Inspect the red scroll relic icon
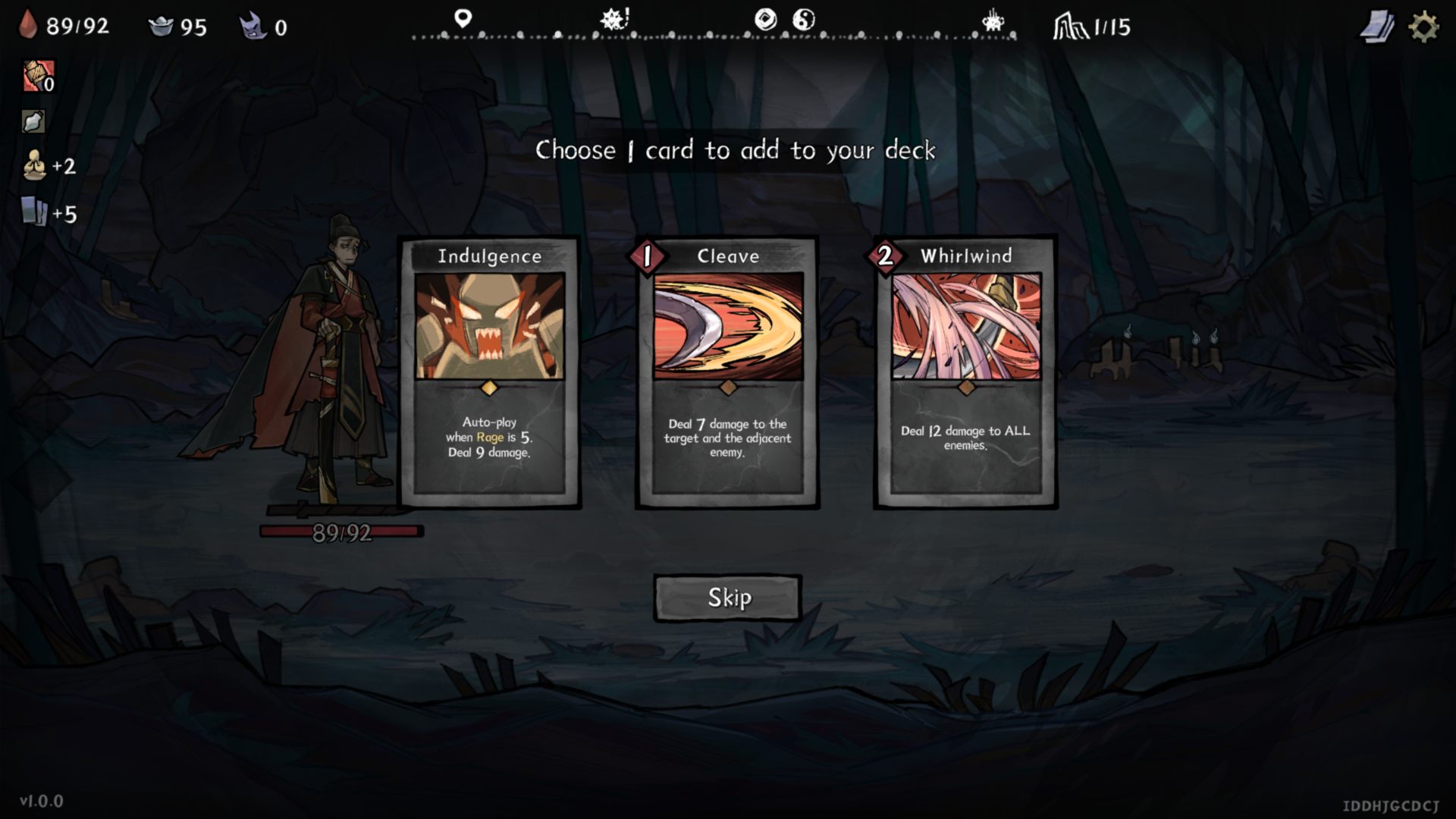This screenshot has width=1456, height=819. point(36,76)
